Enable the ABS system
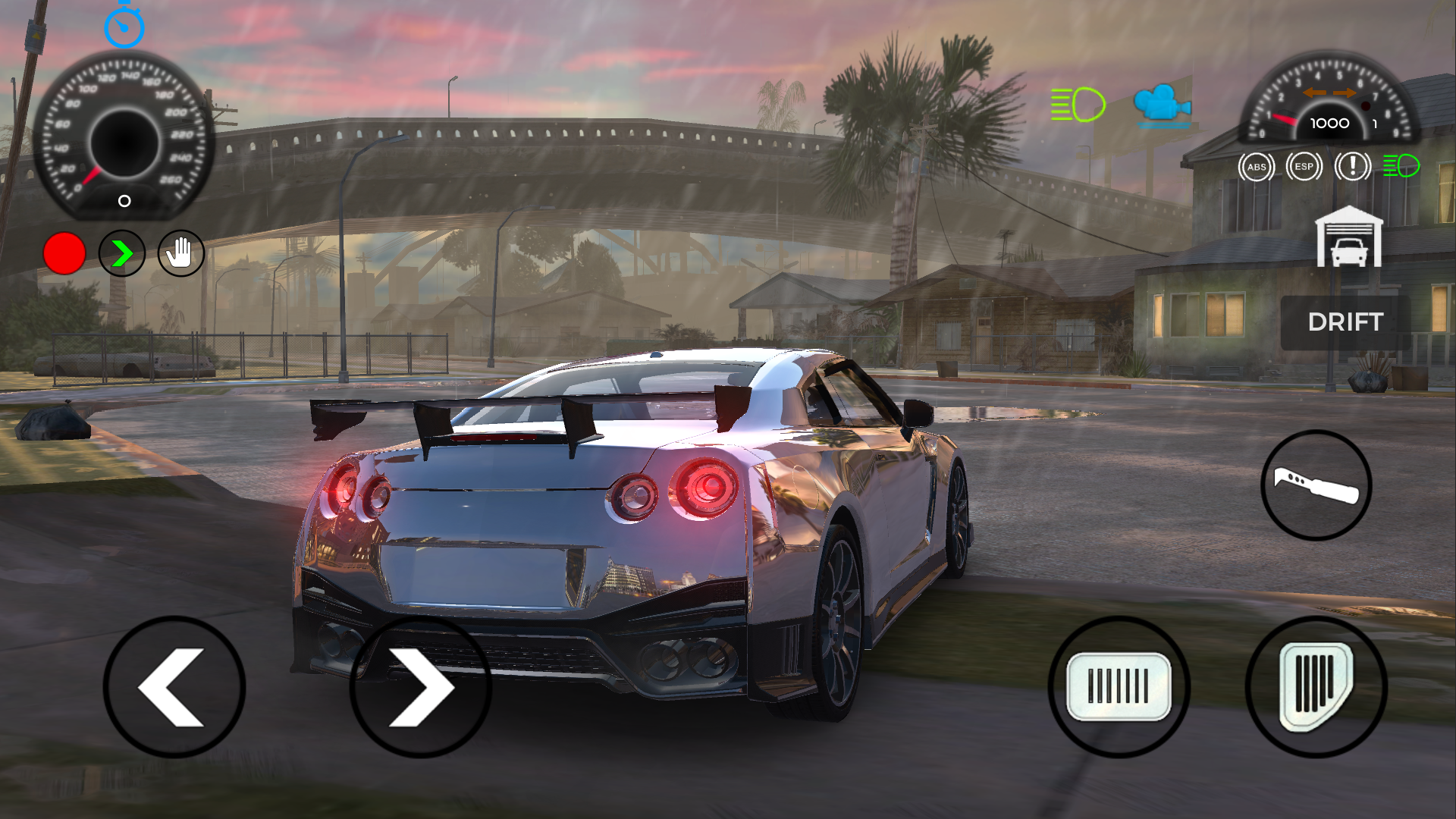1456x819 pixels. coord(1257,165)
